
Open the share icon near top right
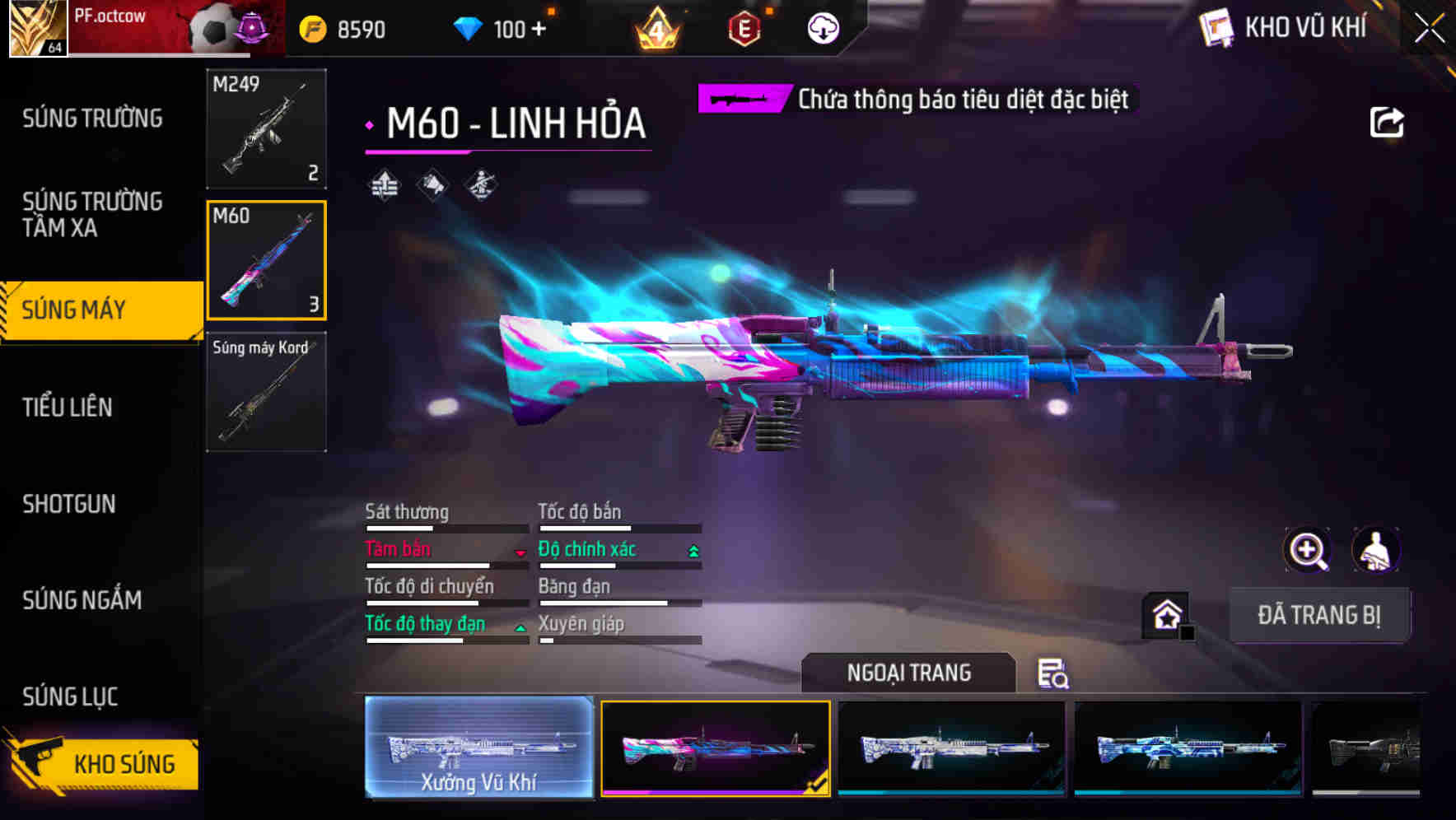click(1388, 121)
